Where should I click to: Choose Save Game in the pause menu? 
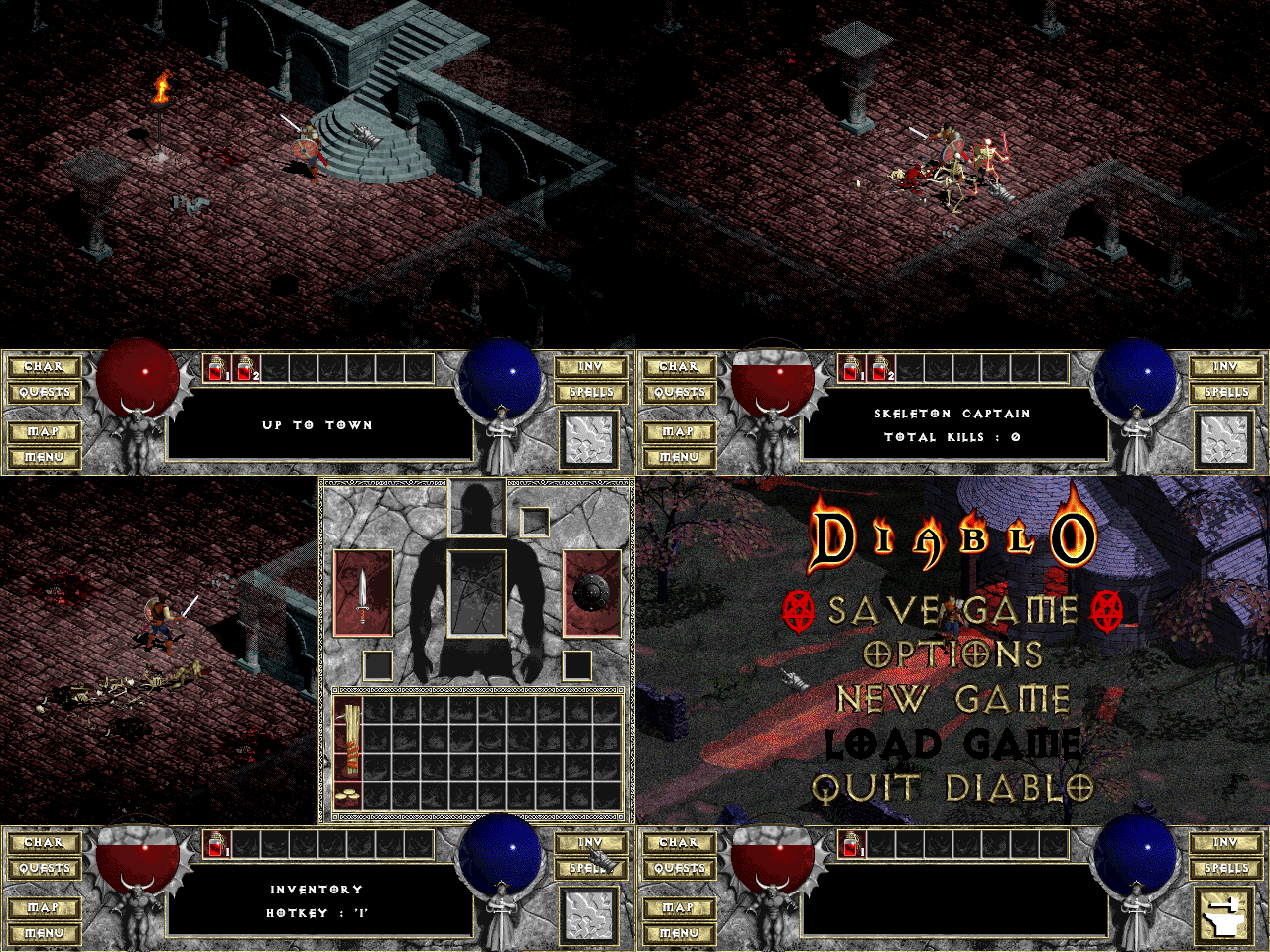[x=952, y=611]
